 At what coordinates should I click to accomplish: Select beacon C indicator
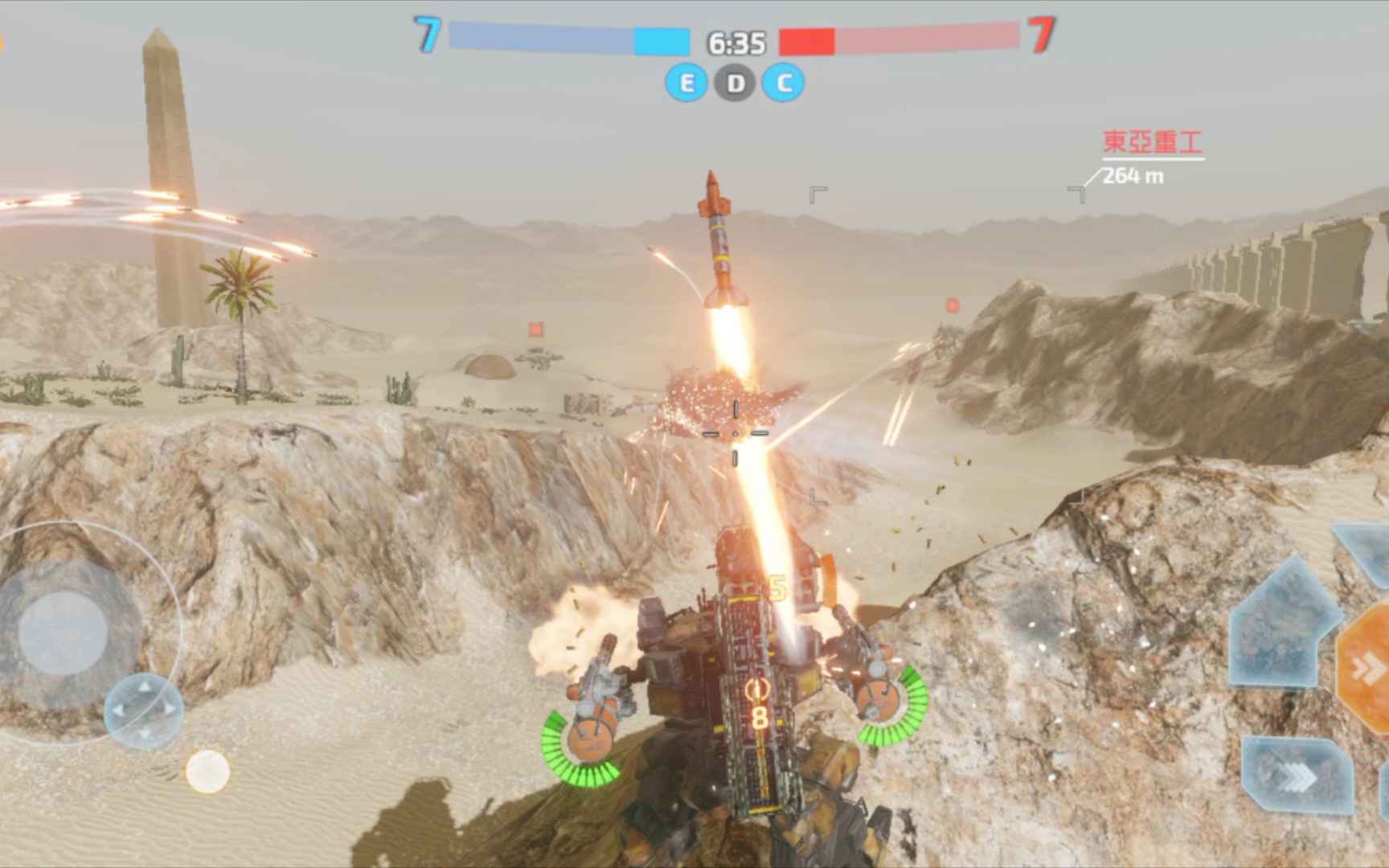click(784, 83)
